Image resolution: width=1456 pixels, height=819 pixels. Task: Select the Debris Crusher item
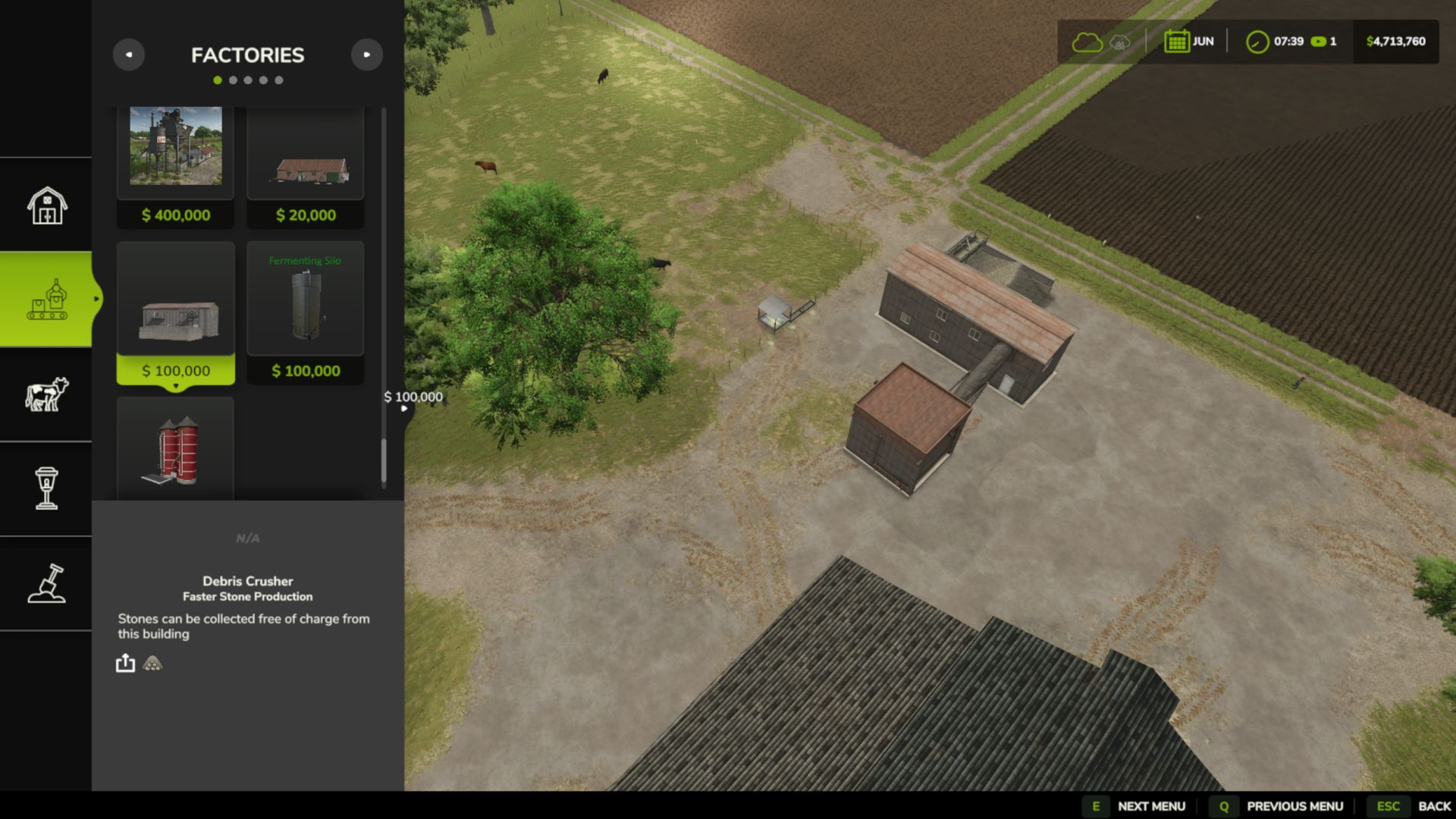pos(176,311)
